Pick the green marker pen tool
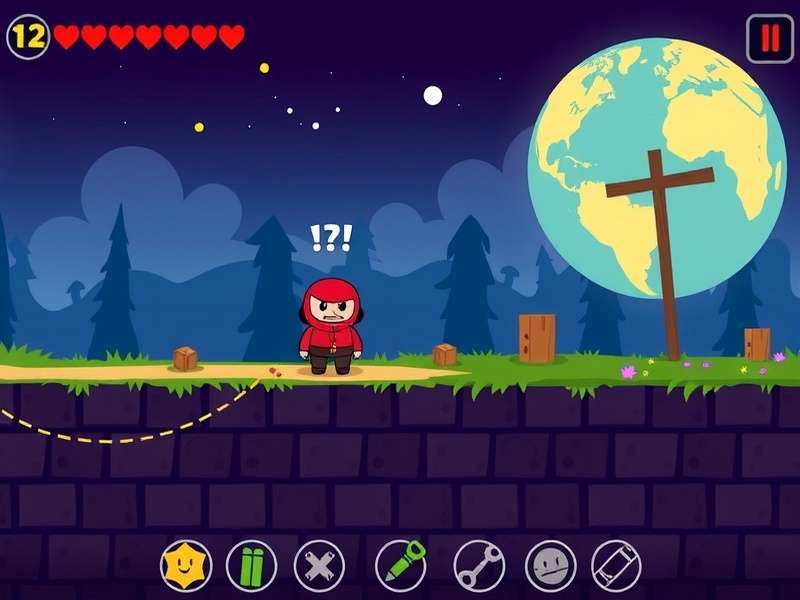The width and height of the screenshot is (800, 600). (x=401, y=565)
